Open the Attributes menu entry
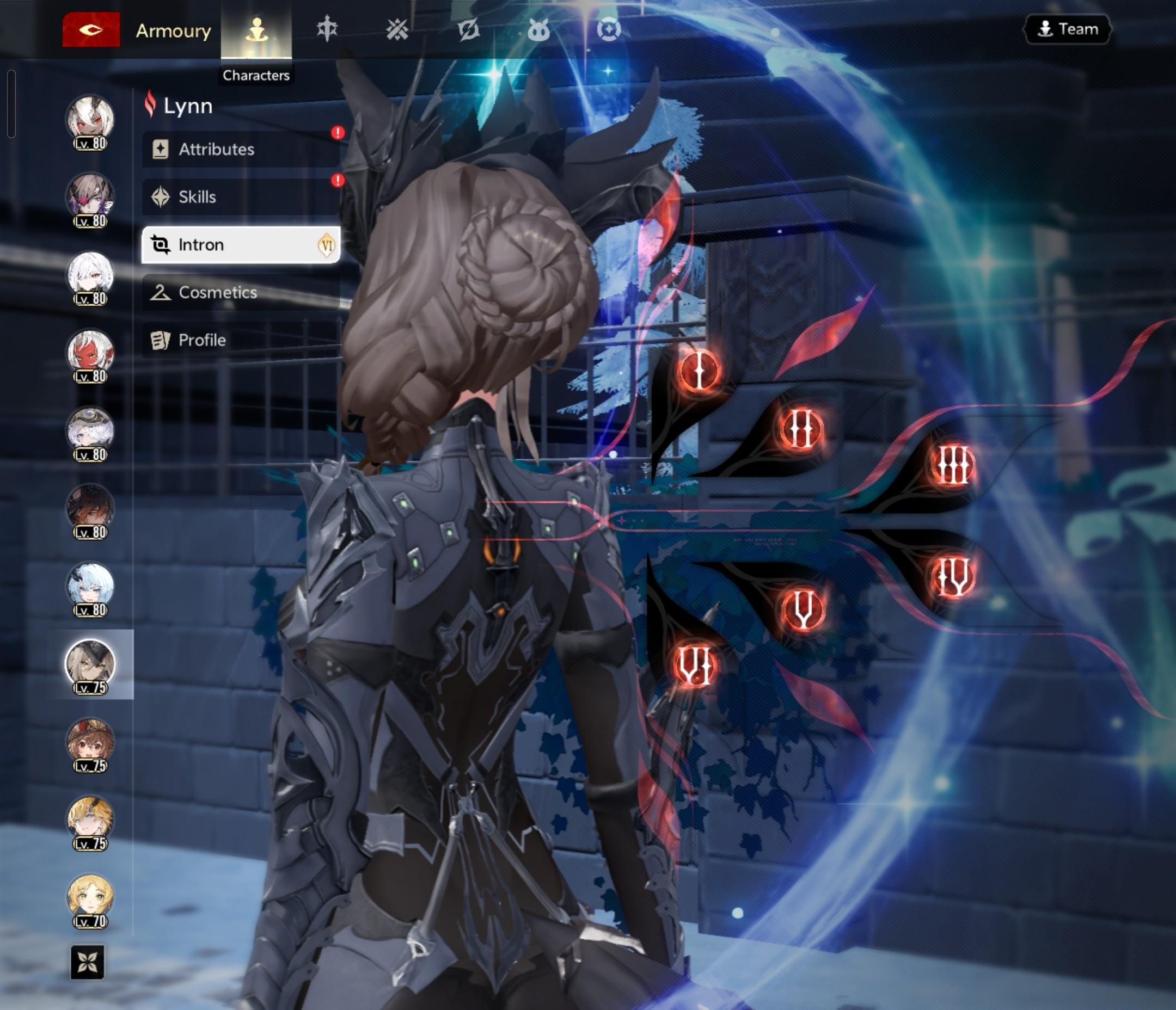The width and height of the screenshot is (1176, 1010). click(x=241, y=149)
